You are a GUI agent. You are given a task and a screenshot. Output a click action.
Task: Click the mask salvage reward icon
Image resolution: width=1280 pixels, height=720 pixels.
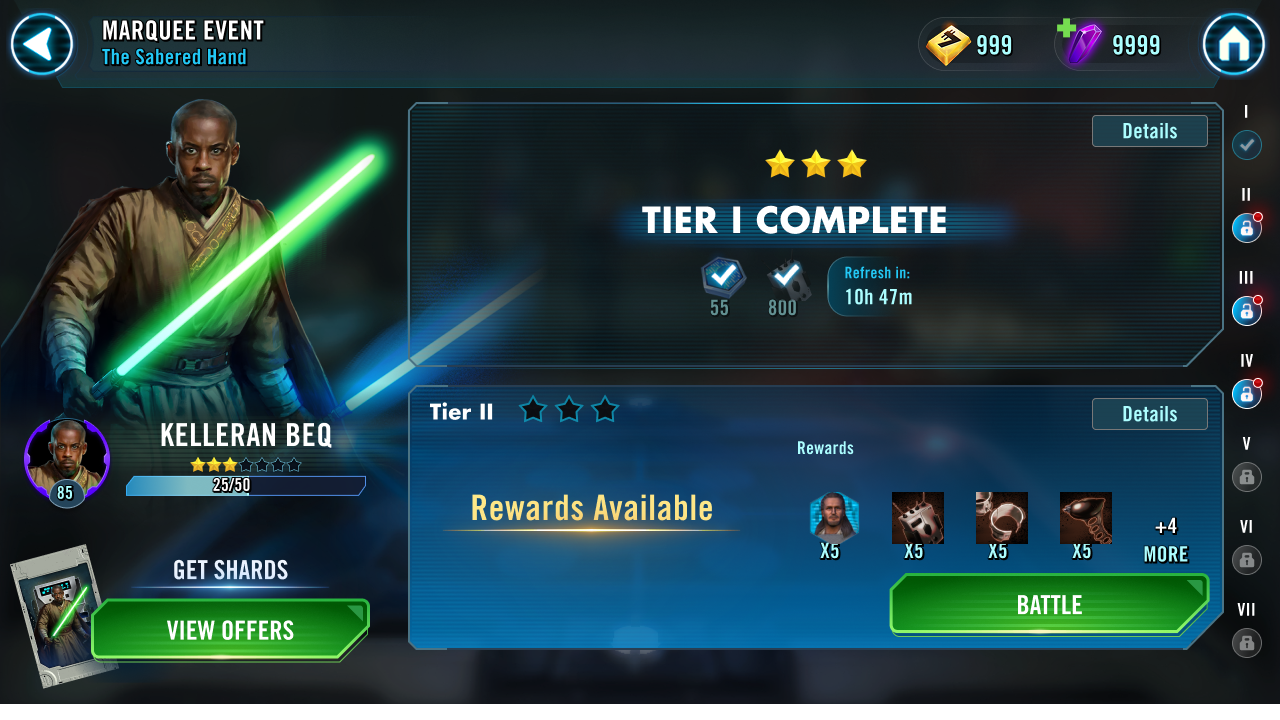pyautogui.click(x=918, y=517)
